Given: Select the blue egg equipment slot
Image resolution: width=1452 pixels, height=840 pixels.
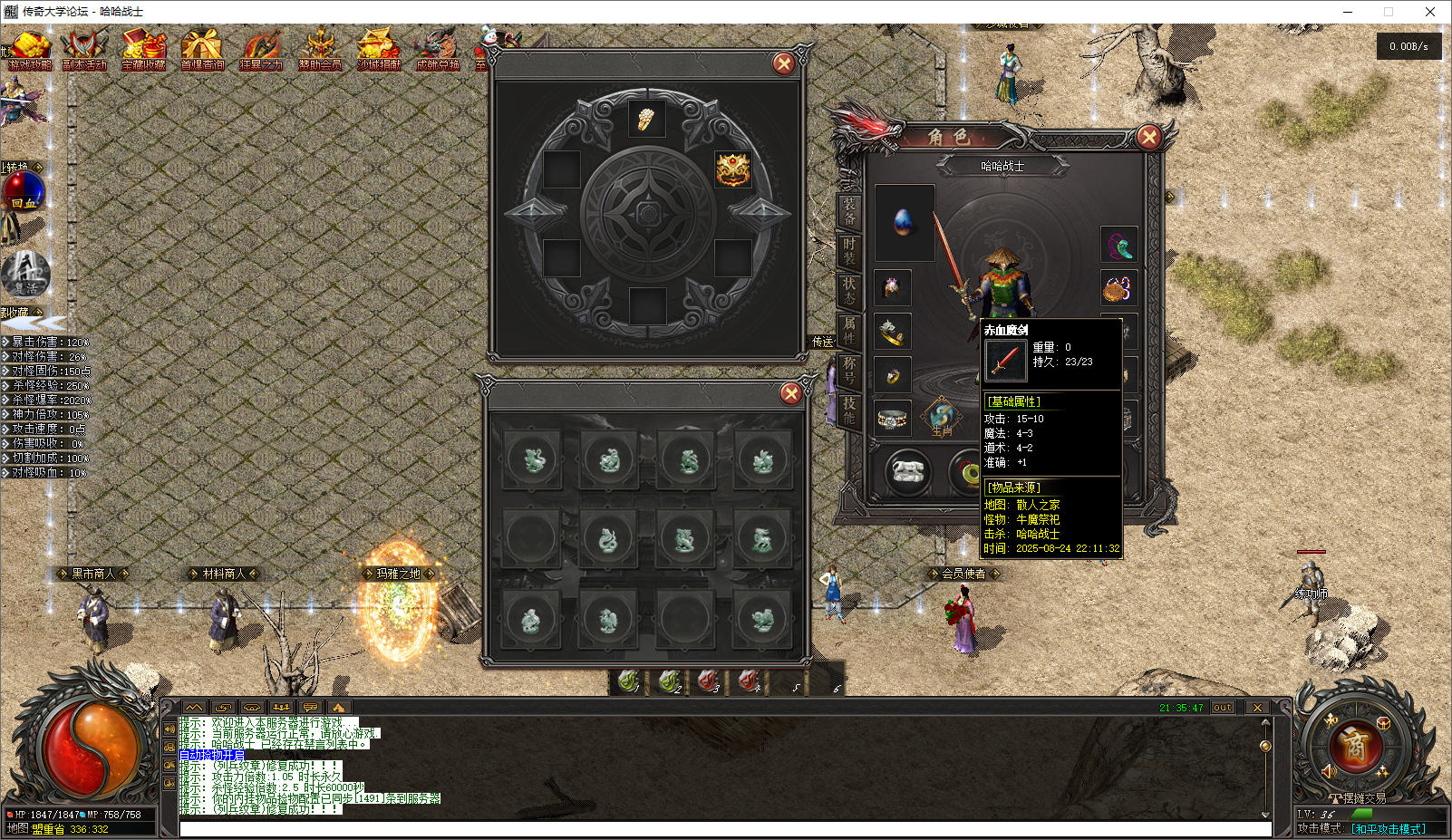Looking at the screenshot, I should [x=904, y=223].
